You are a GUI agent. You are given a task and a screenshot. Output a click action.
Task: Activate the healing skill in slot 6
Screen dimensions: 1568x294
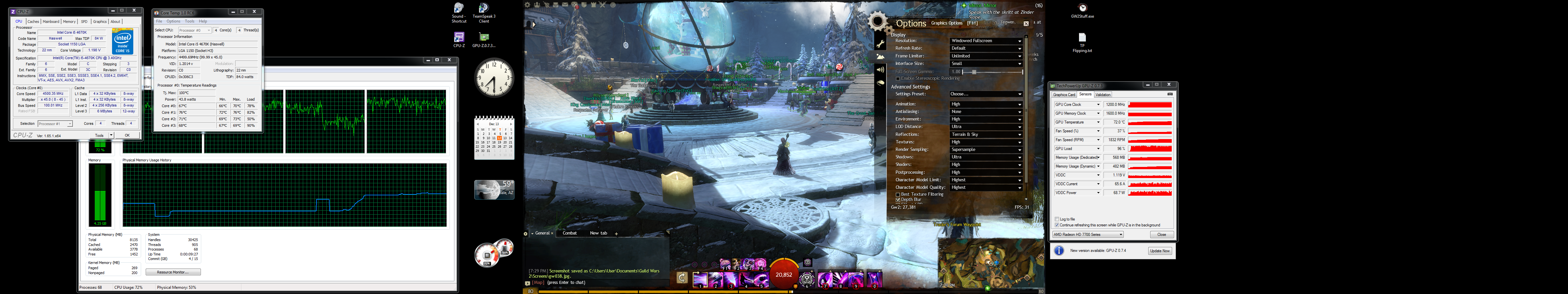tap(807, 279)
